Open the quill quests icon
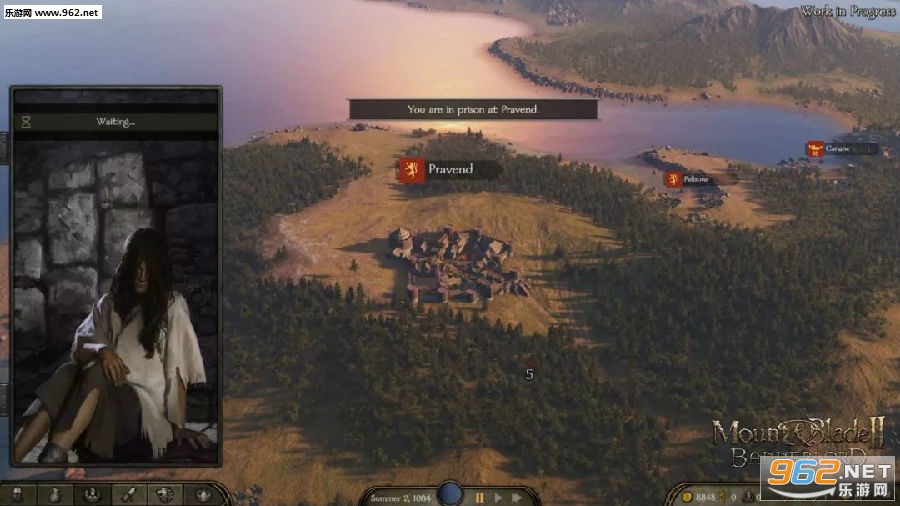Viewport: 900px width, 506px height. click(x=129, y=495)
